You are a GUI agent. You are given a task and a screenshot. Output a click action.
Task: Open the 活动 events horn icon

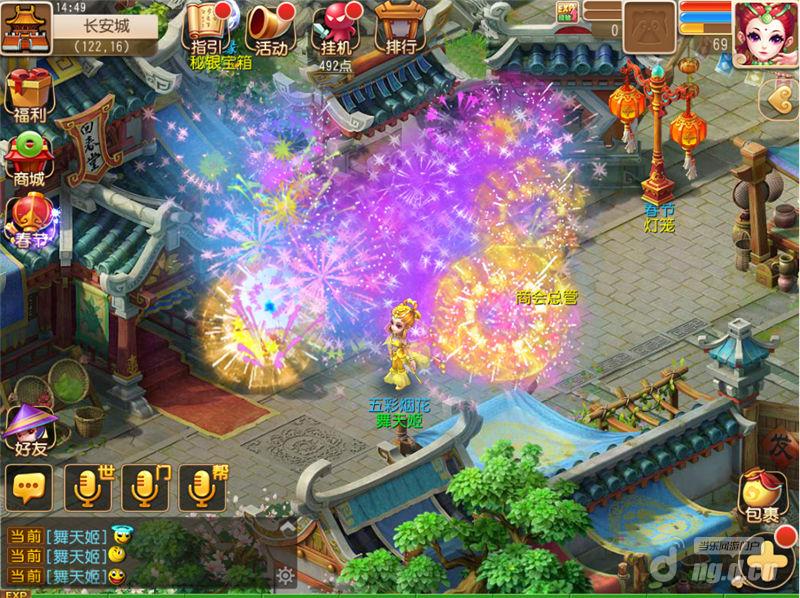[x=270, y=28]
